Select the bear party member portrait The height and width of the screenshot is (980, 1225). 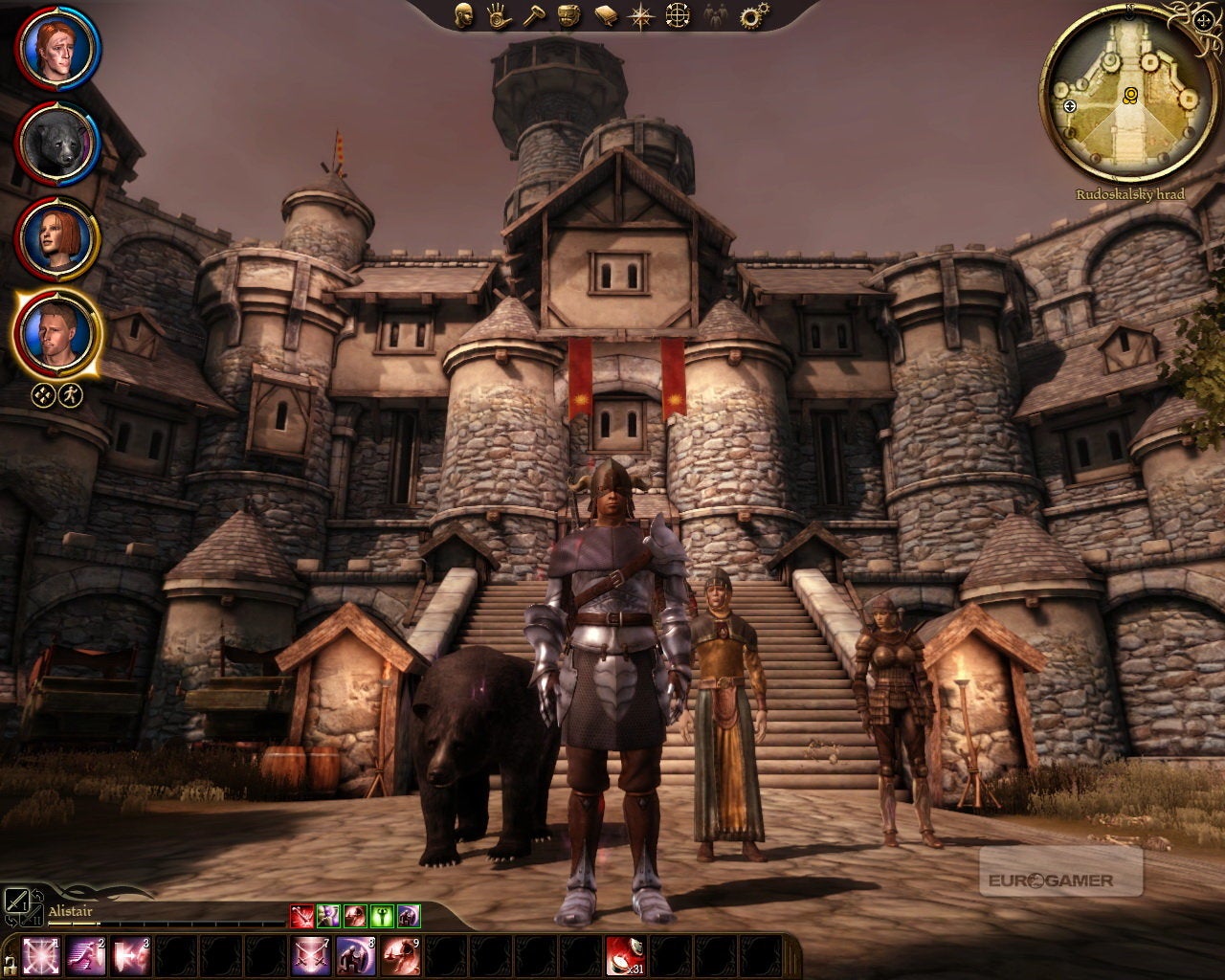(x=56, y=143)
